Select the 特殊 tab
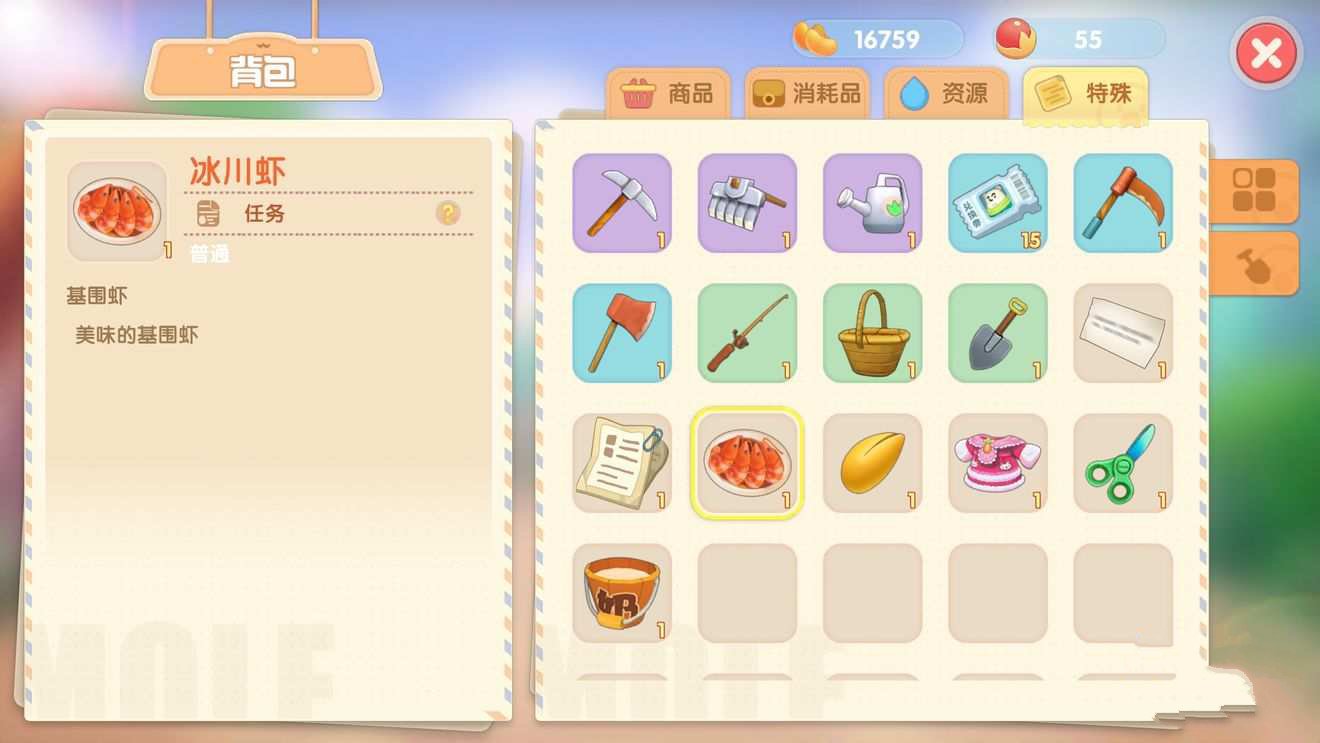The height and width of the screenshot is (743, 1320). point(1085,94)
